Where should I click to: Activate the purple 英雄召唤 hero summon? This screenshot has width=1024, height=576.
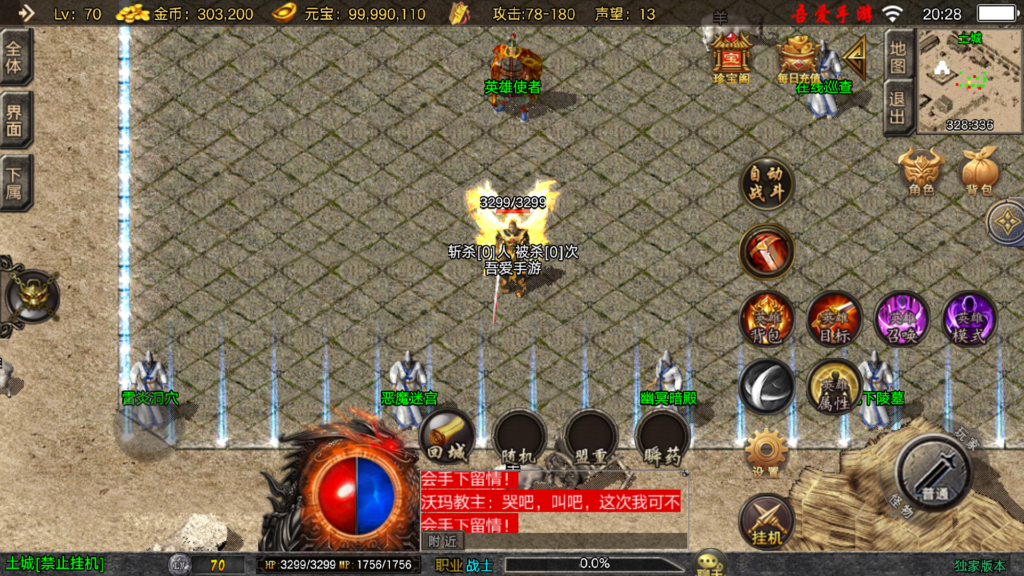click(901, 319)
